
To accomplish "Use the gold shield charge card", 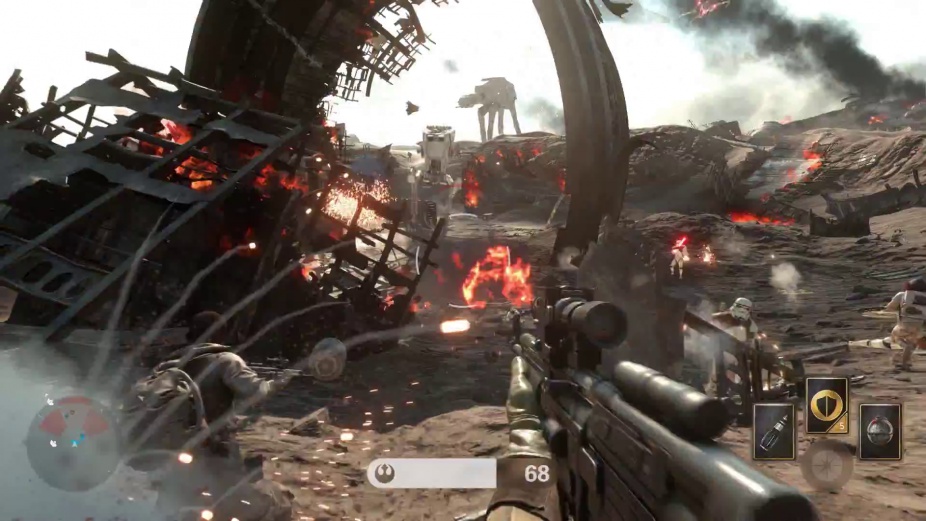I will (x=827, y=405).
